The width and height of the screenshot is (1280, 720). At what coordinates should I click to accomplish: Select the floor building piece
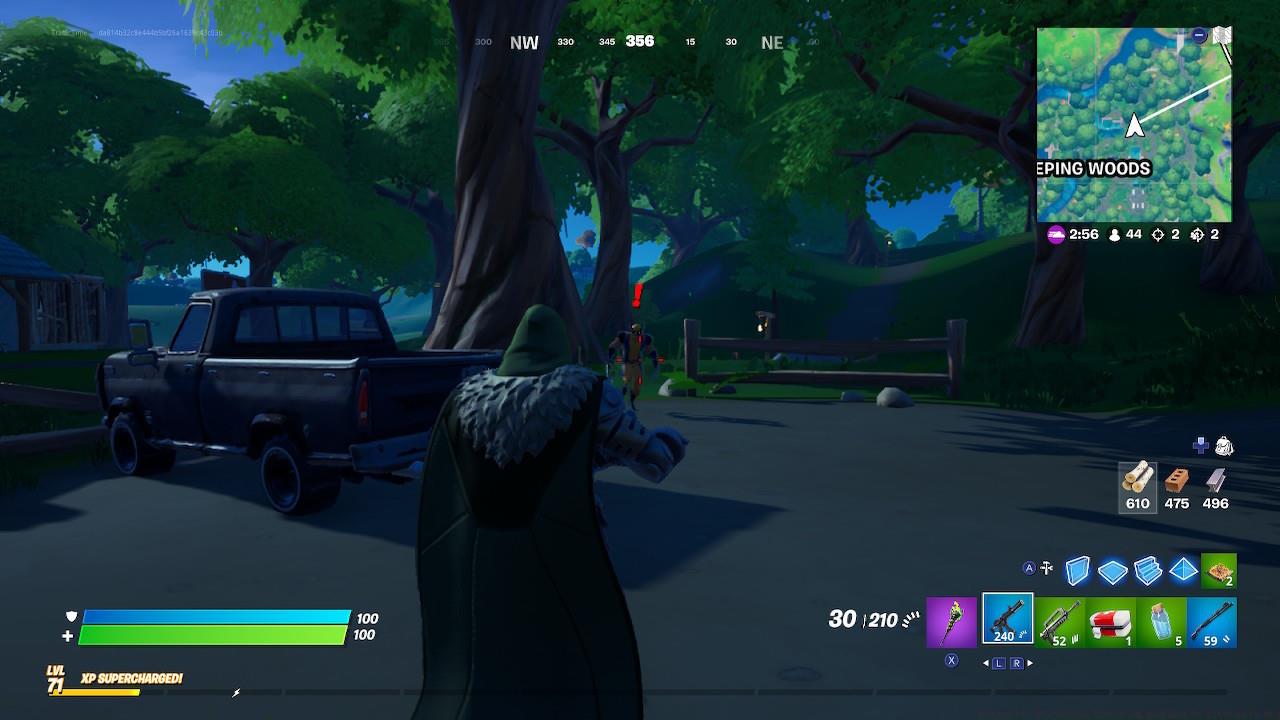[x=1110, y=570]
